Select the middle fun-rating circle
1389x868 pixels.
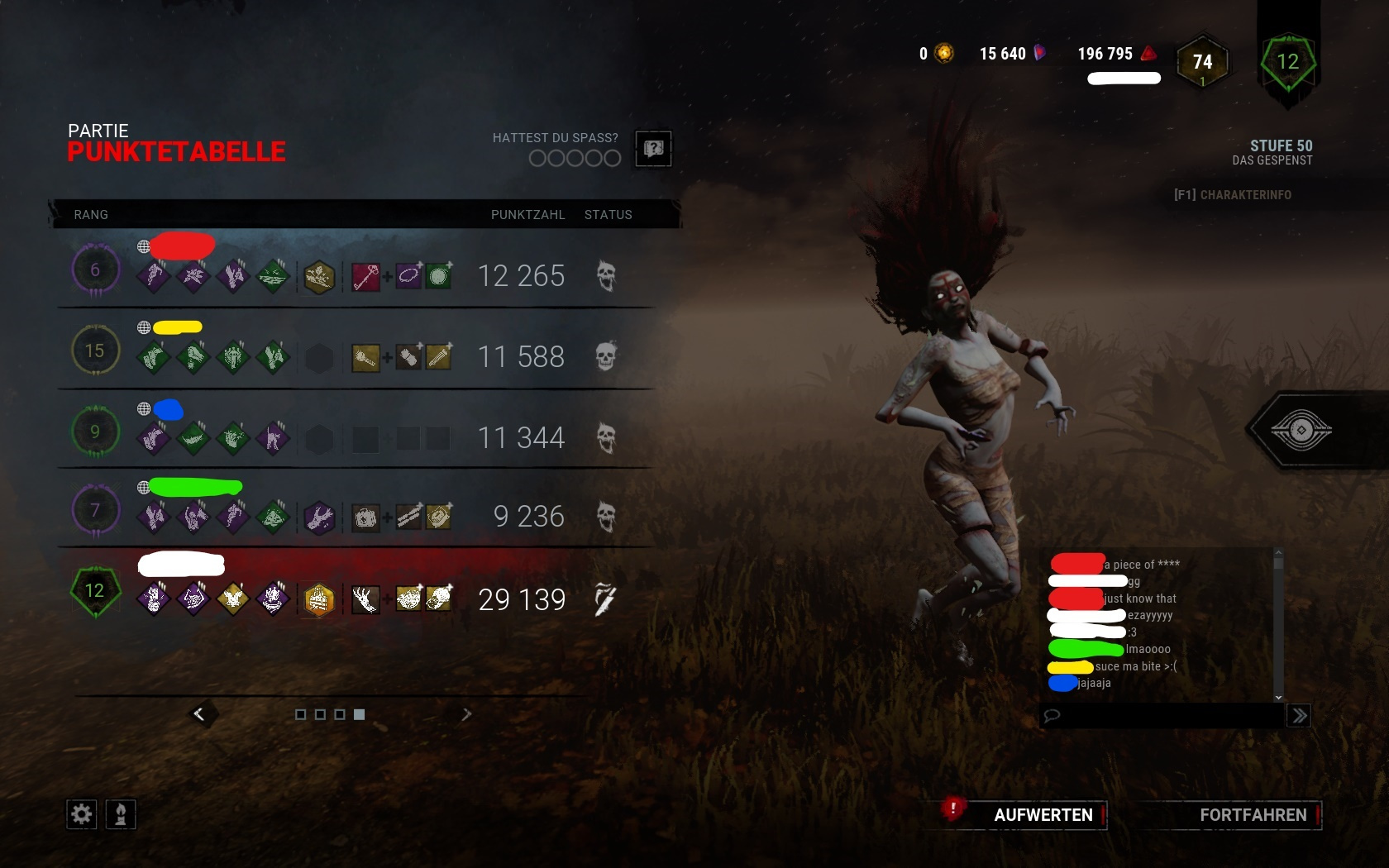[573, 157]
